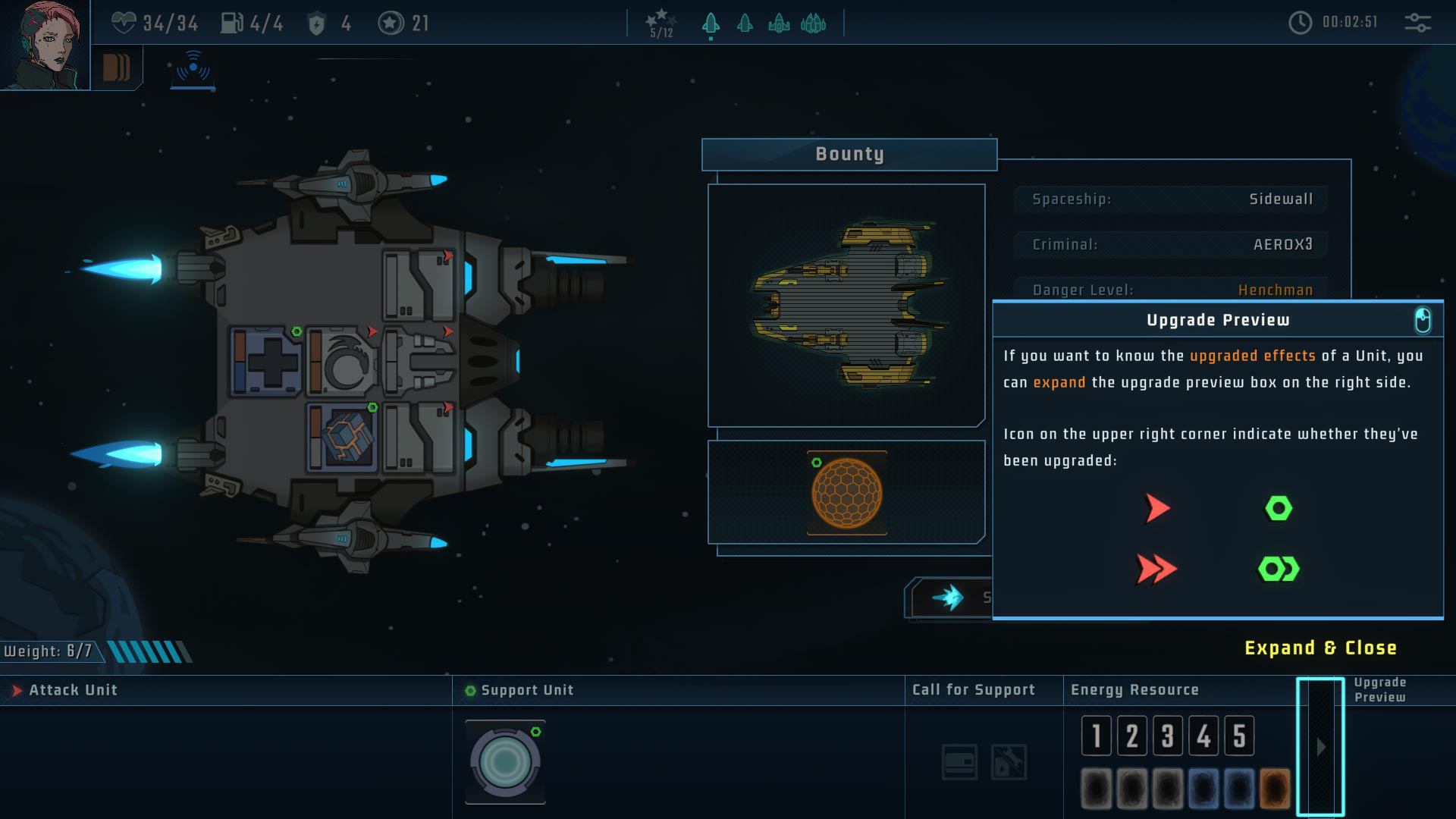The width and height of the screenshot is (1456, 819).
Task: Click the blue starship button
Action: [949, 598]
